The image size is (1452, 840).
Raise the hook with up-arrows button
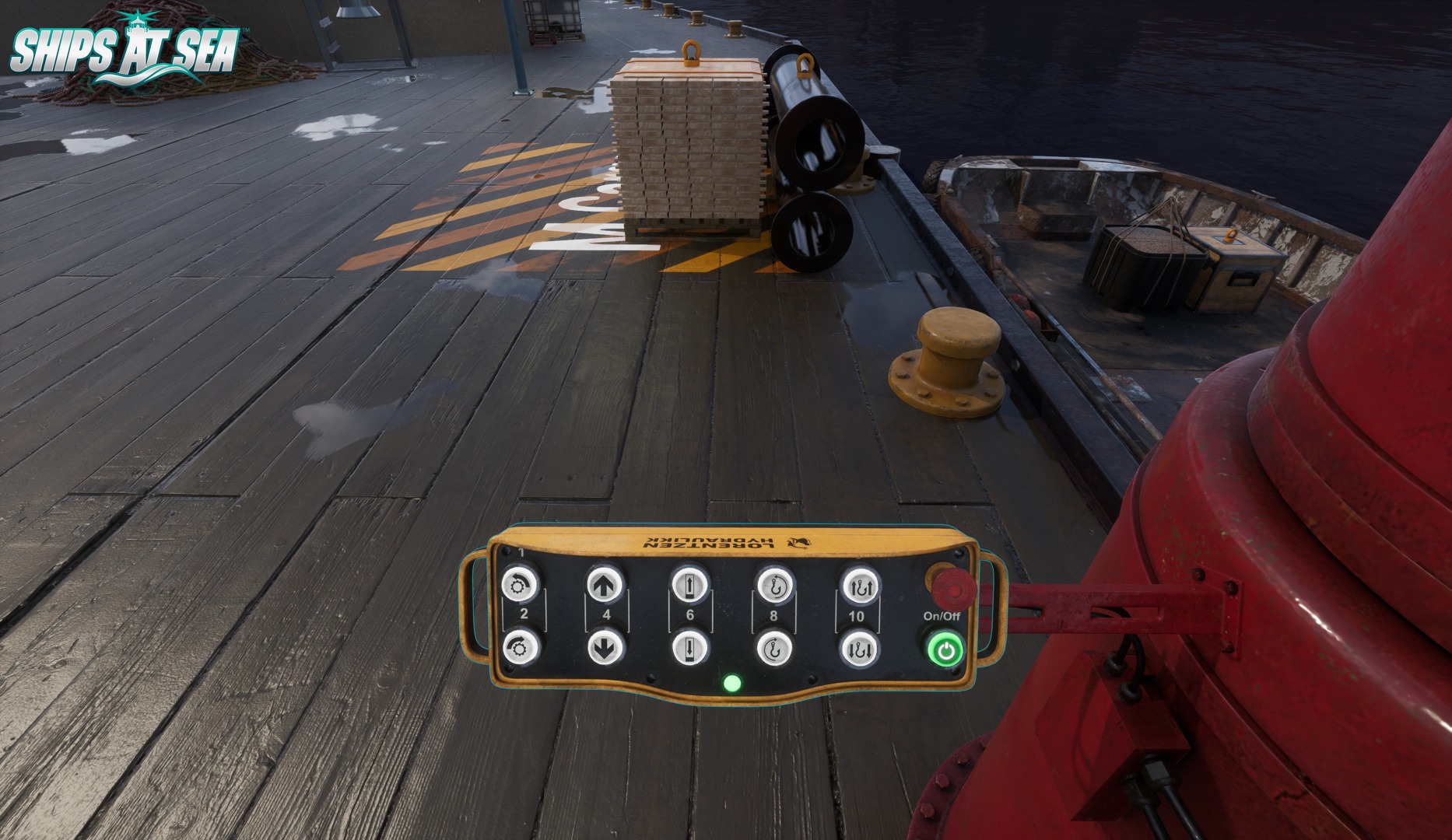[x=858, y=586]
